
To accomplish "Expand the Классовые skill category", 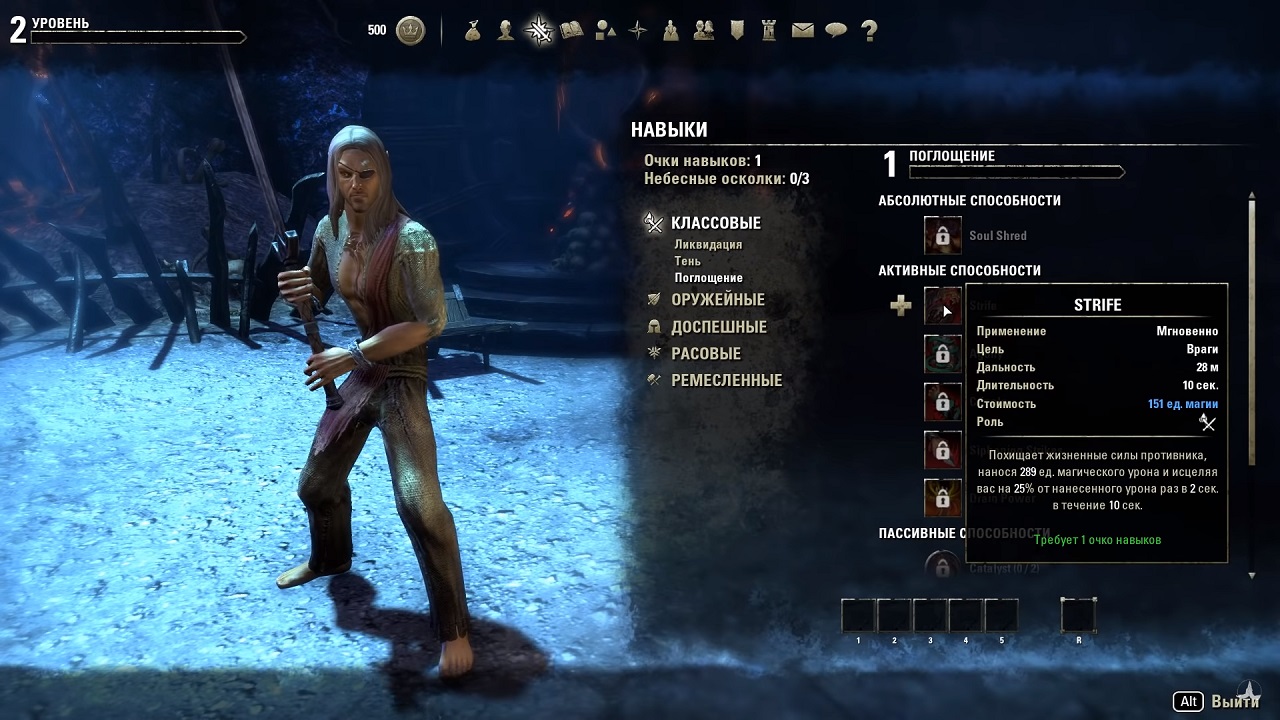I will pos(715,223).
